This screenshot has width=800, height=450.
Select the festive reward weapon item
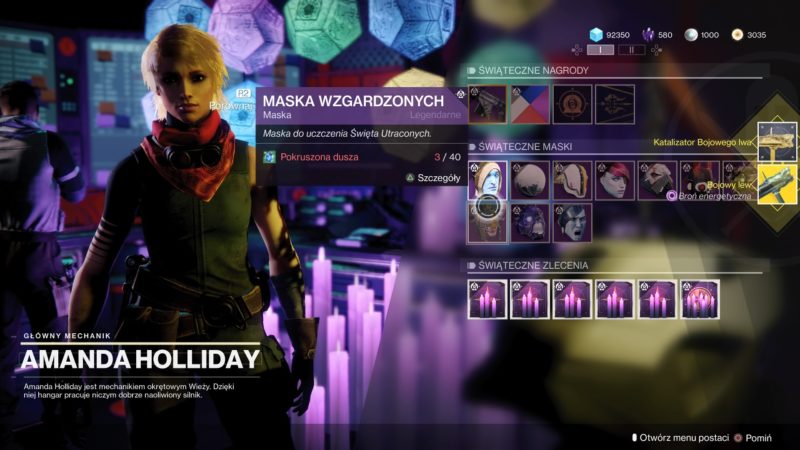coord(487,104)
